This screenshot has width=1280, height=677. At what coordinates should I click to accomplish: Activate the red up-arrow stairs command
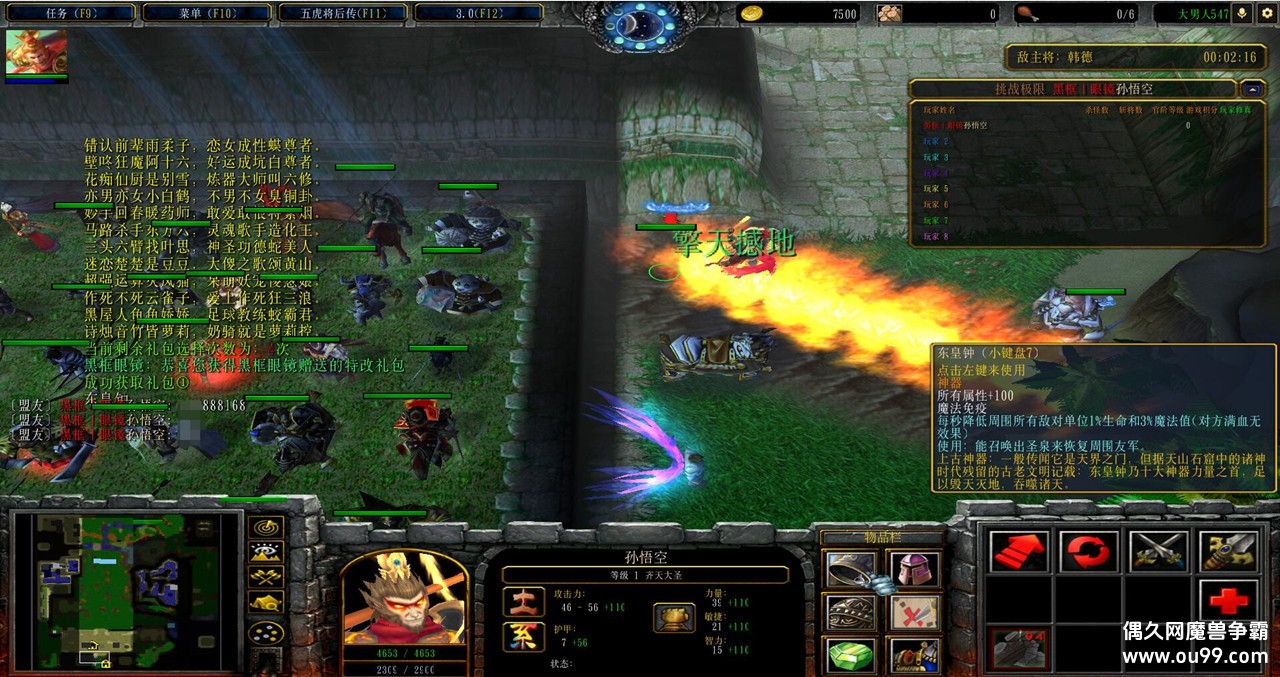[1018, 551]
